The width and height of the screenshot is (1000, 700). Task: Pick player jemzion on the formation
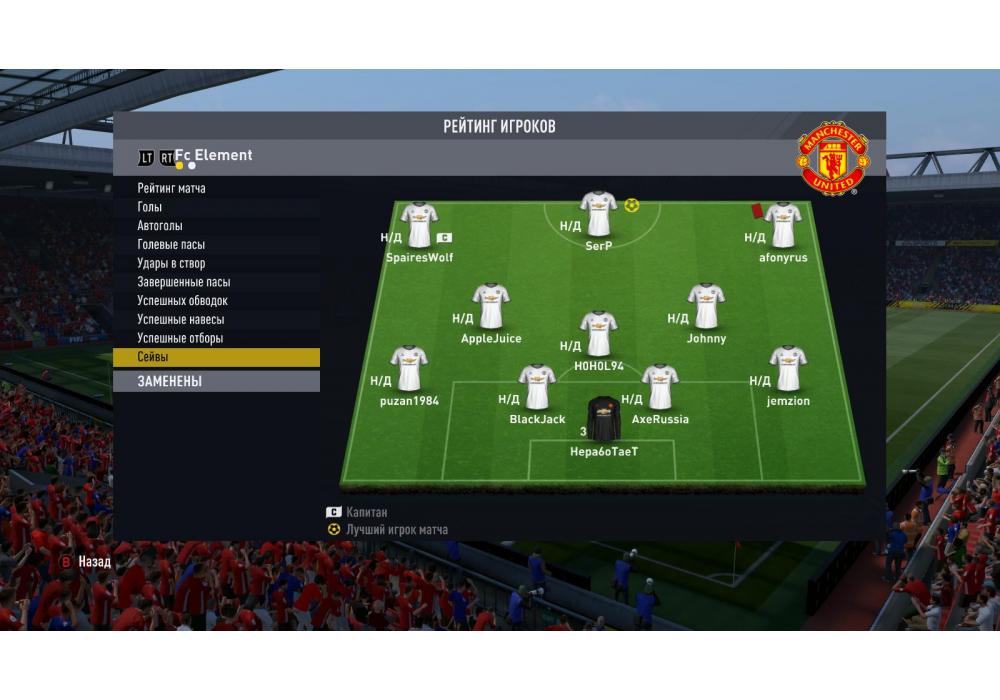[x=788, y=369]
